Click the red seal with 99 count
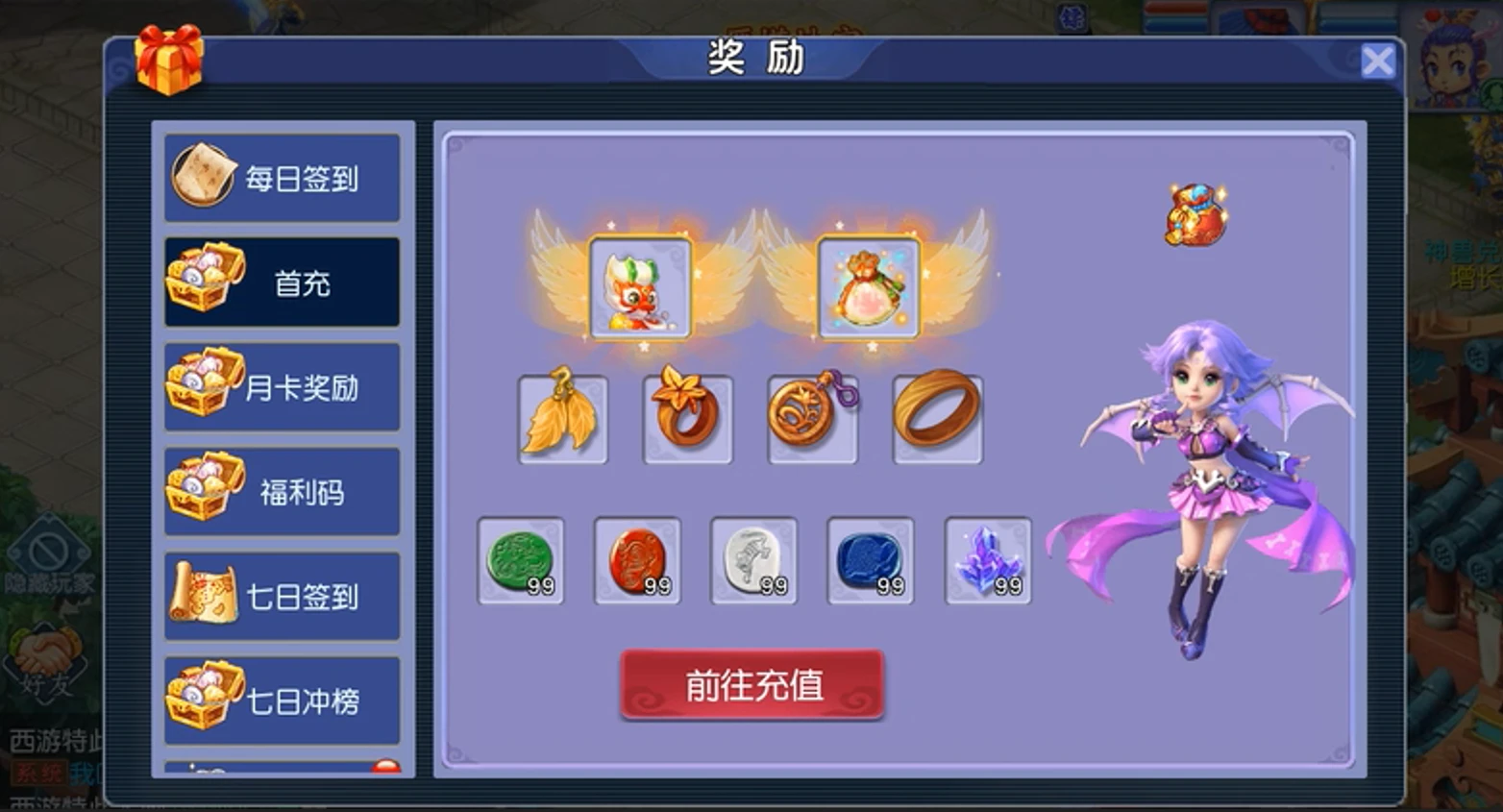This screenshot has height=812, width=1503. pyautogui.click(x=636, y=560)
